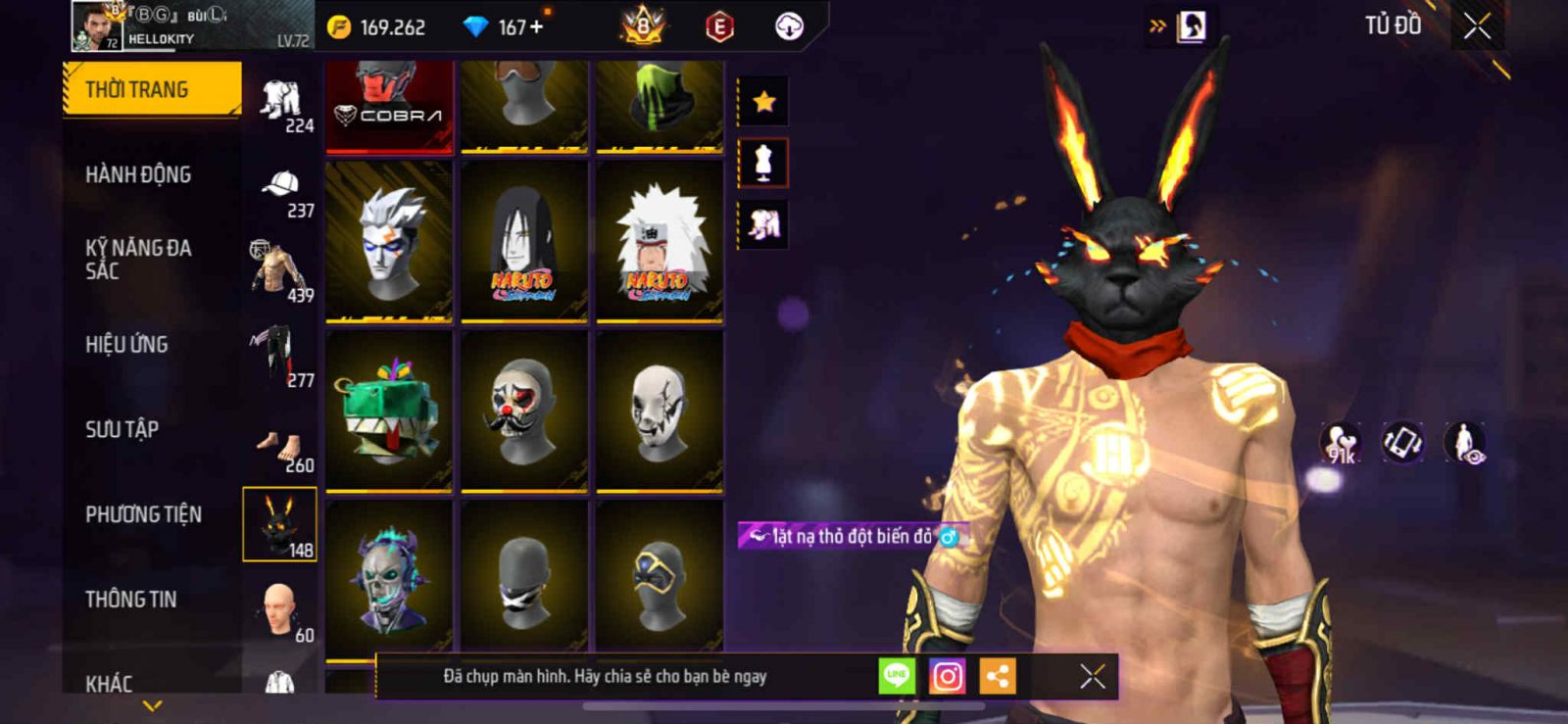This screenshot has height=724, width=1568.
Task: Open the Phương Tiện vehicles tab
Action: click(x=143, y=514)
